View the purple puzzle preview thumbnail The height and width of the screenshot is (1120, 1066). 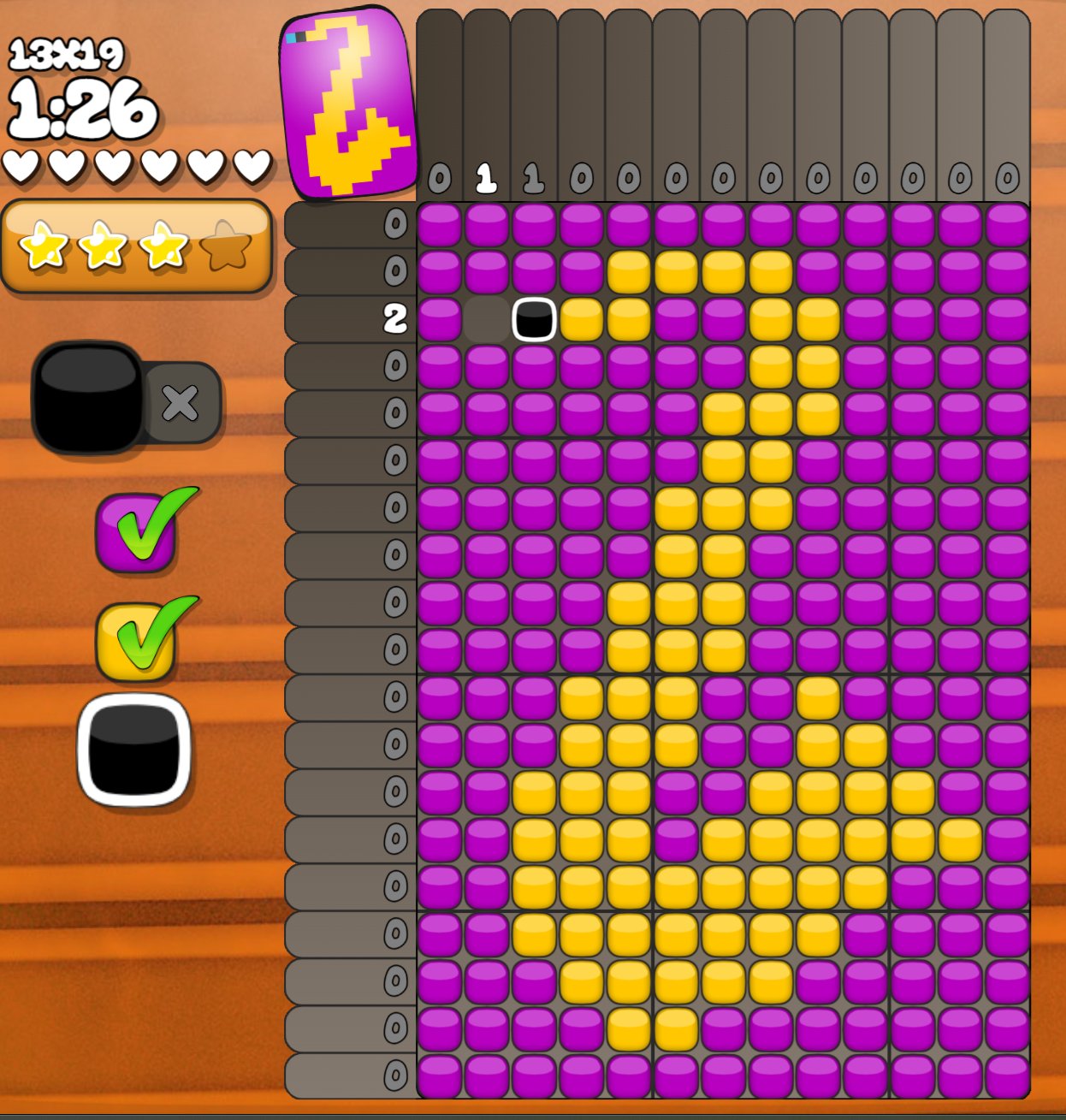(346, 103)
